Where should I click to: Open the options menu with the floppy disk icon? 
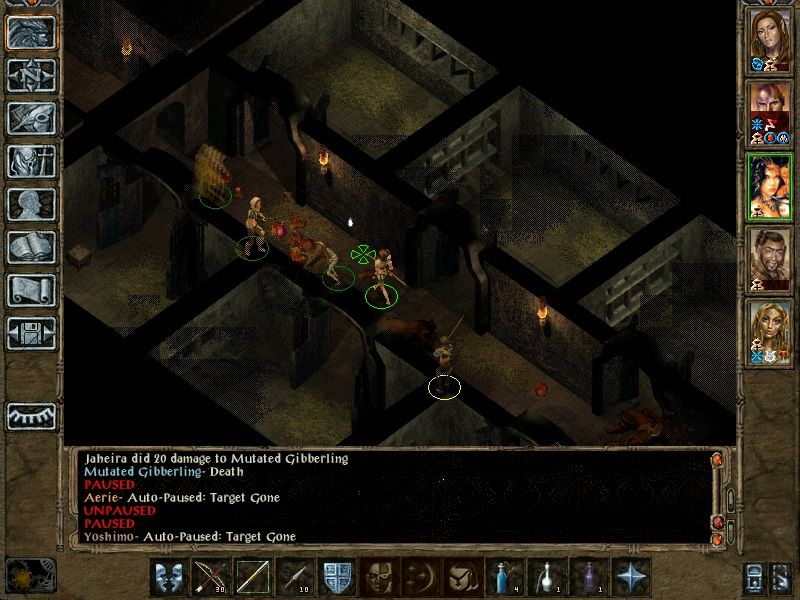coord(31,332)
